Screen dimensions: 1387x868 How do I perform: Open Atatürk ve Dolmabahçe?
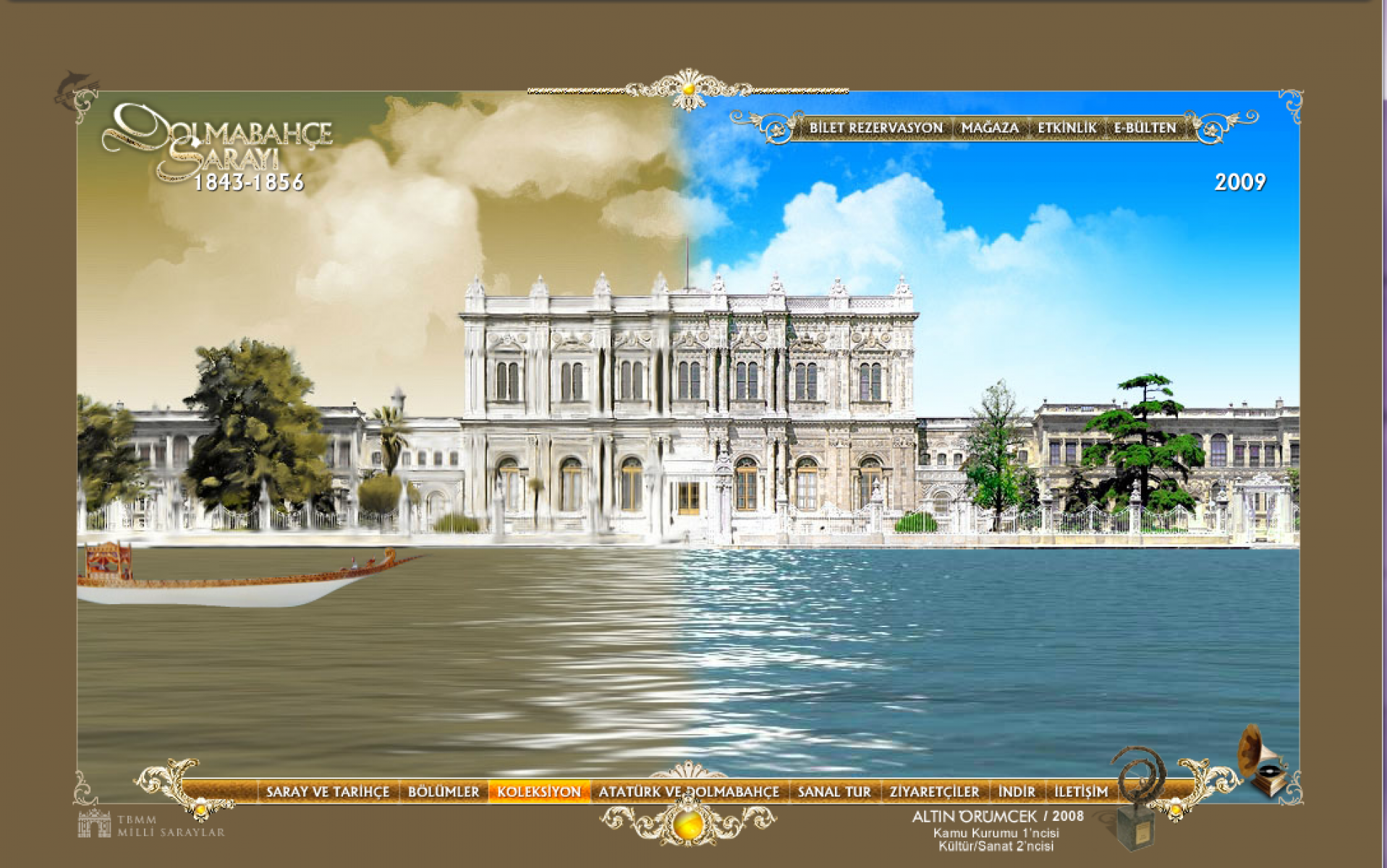pyautogui.click(x=689, y=792)
